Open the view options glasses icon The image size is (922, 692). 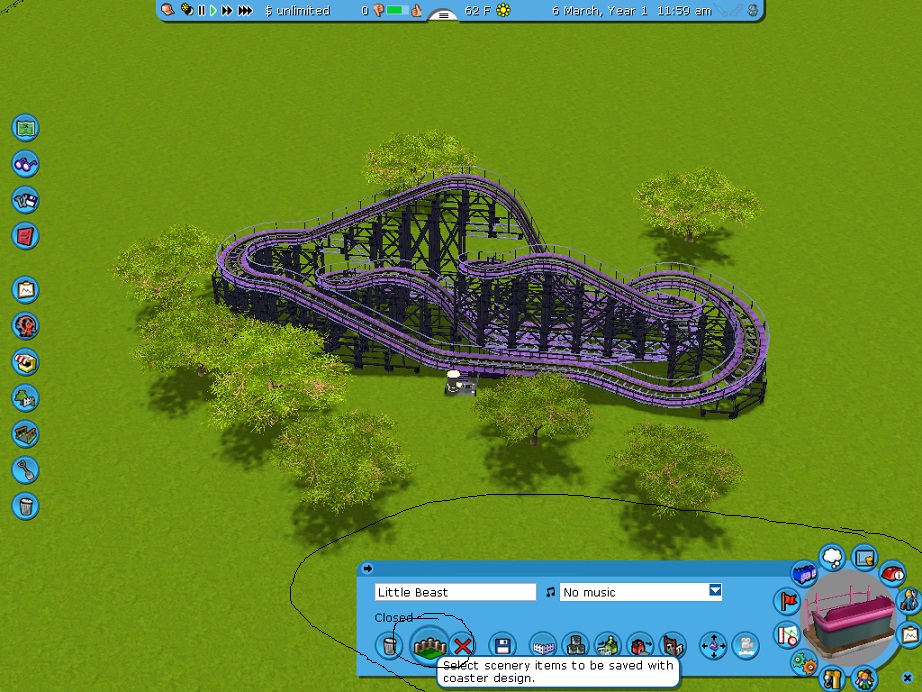(x=25, y=164)
